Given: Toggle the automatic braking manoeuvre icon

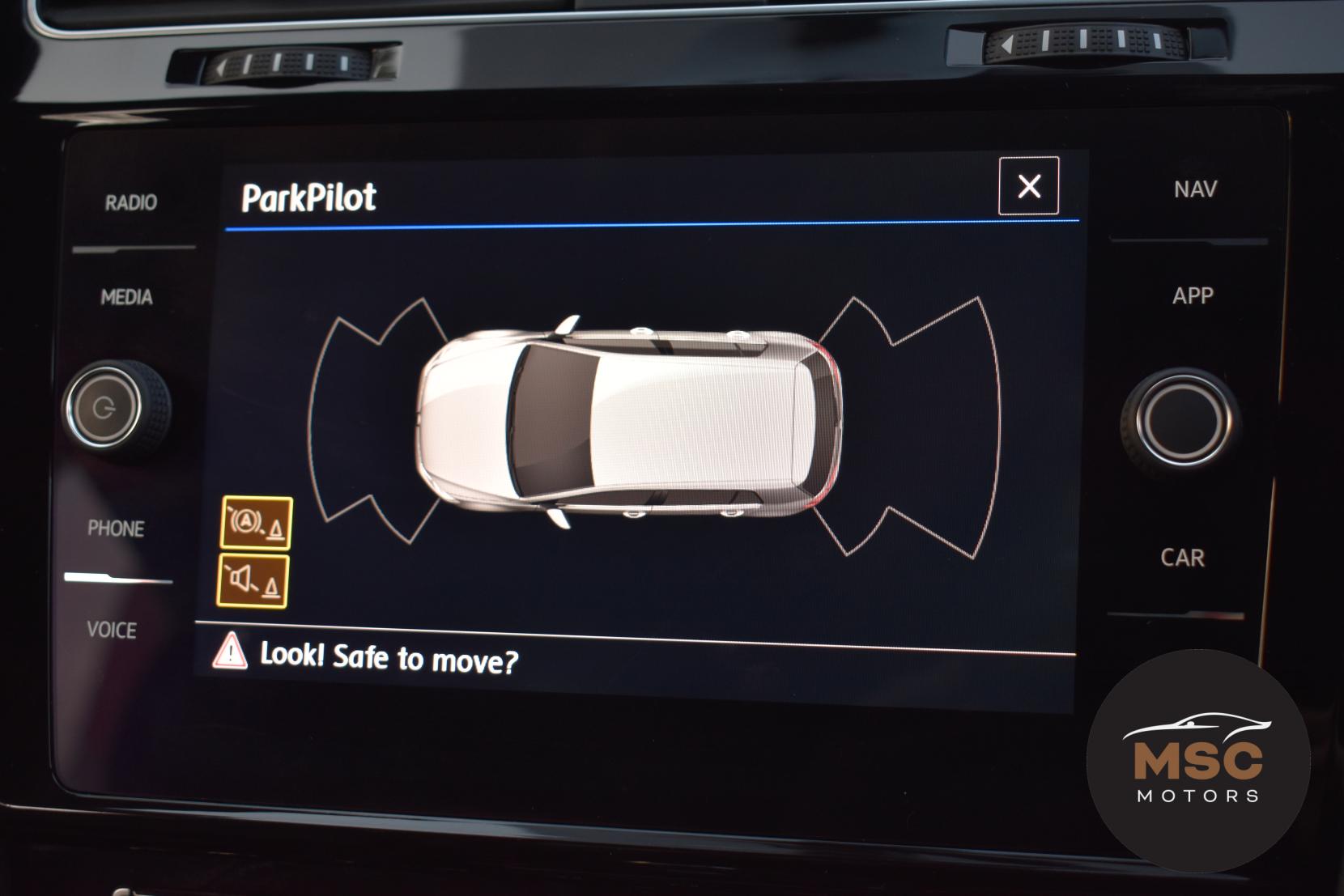Looking at the screenshot, I should [x=256, y=523].
